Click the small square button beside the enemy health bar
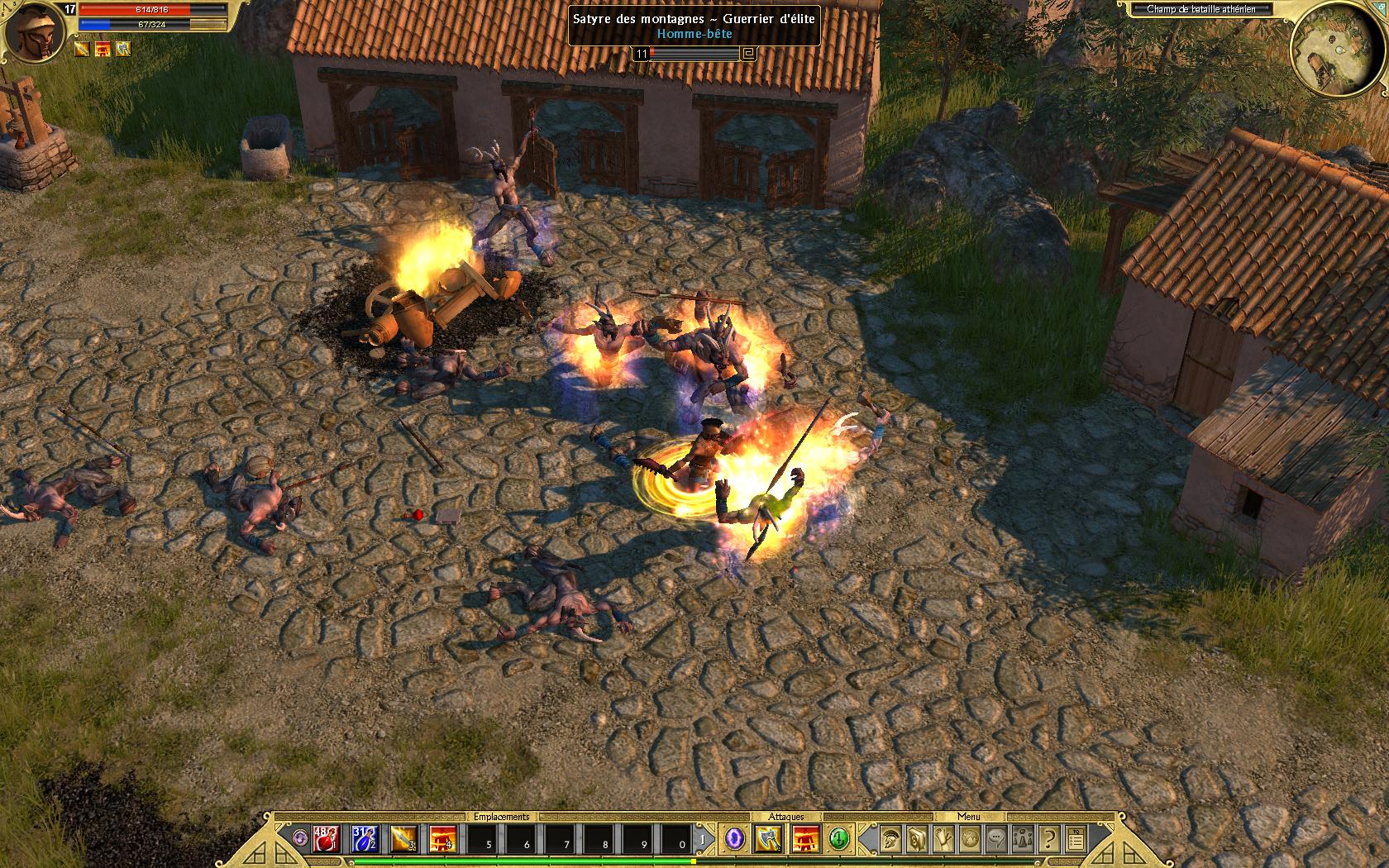 coord(749,55)
